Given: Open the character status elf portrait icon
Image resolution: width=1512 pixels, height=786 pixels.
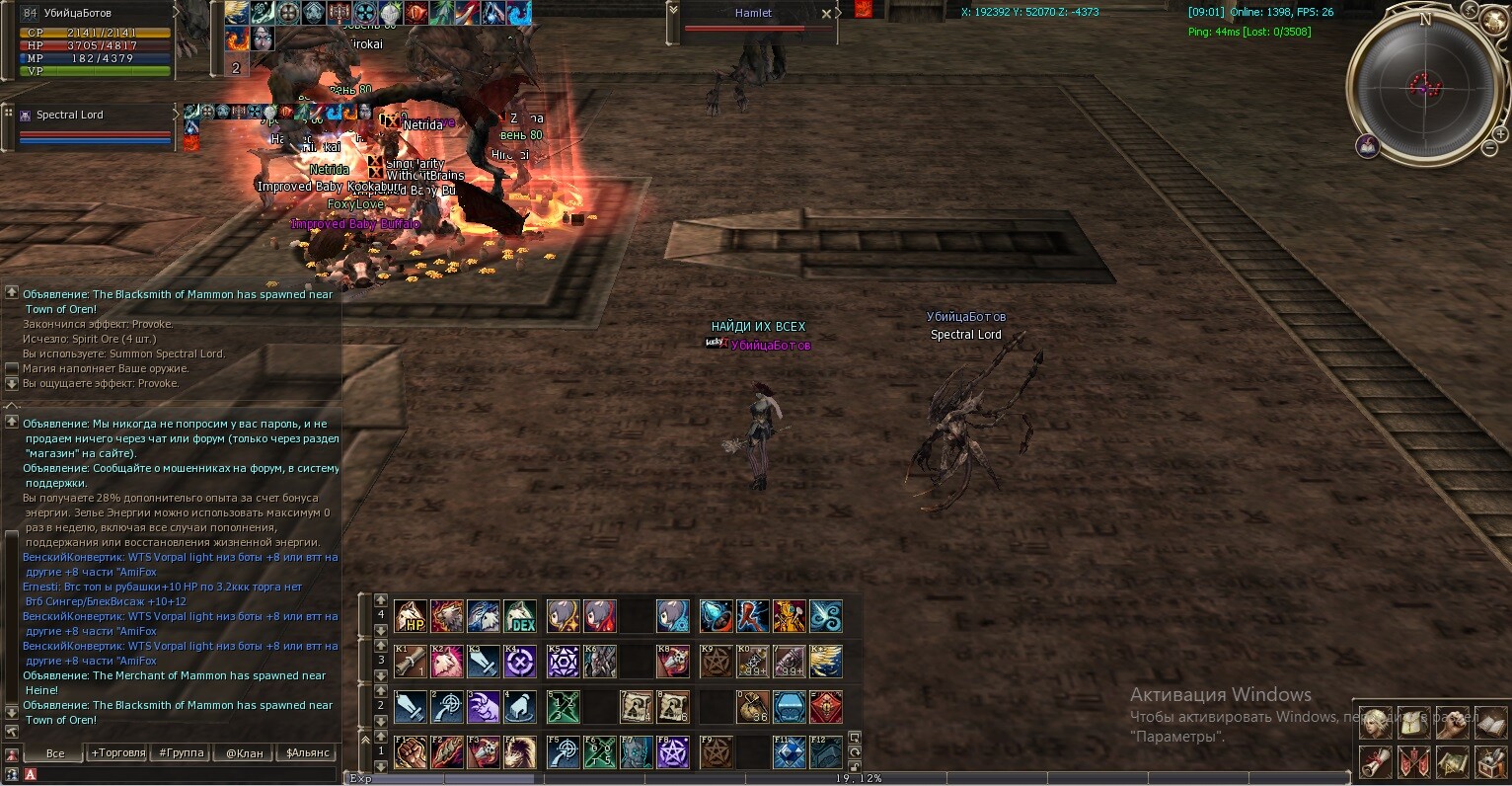Looking at the screenshot, I should pyautogui.click(x=1375, y=724).
